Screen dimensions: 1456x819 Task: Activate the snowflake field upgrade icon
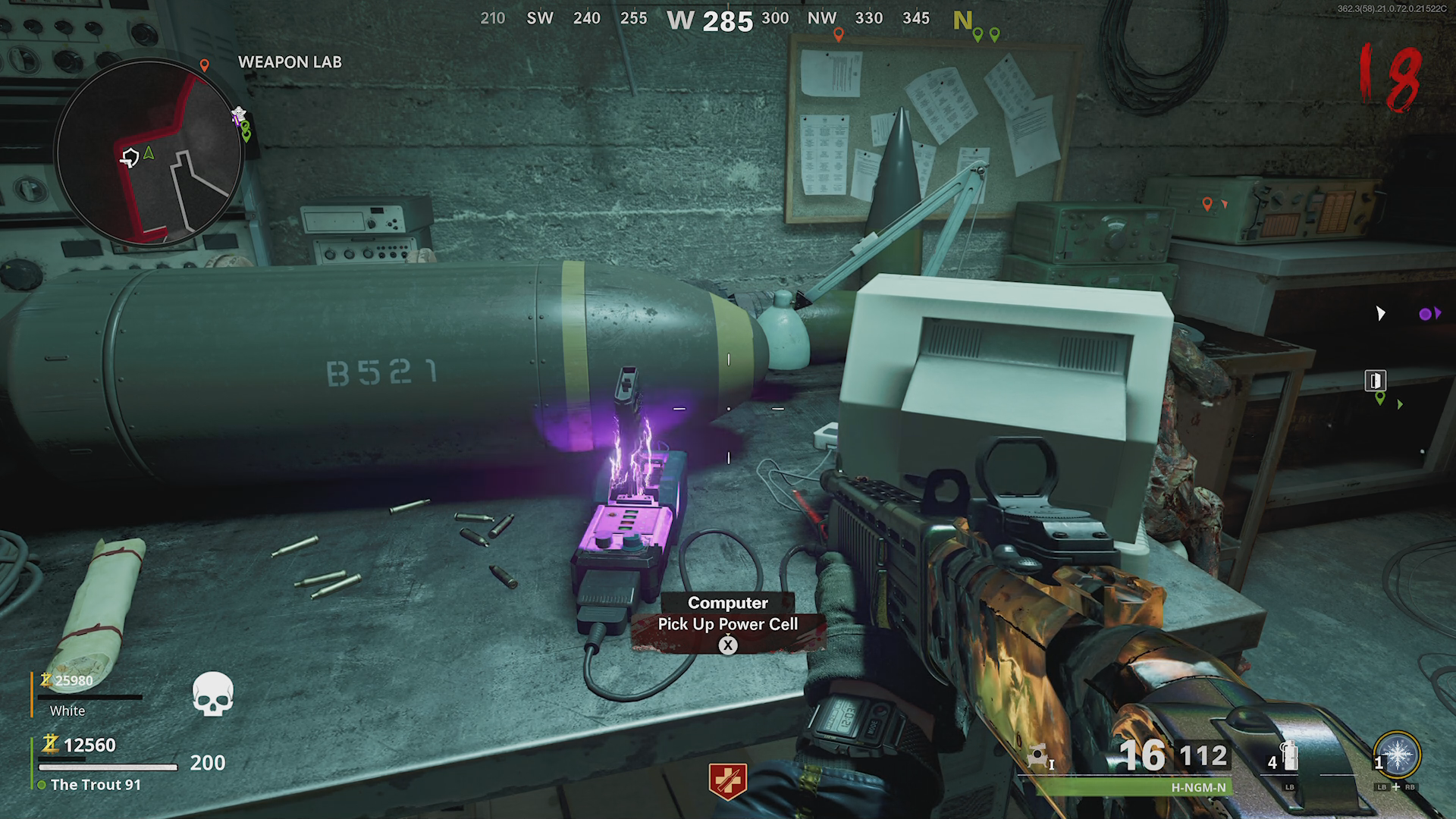[x=1397, y=755]
